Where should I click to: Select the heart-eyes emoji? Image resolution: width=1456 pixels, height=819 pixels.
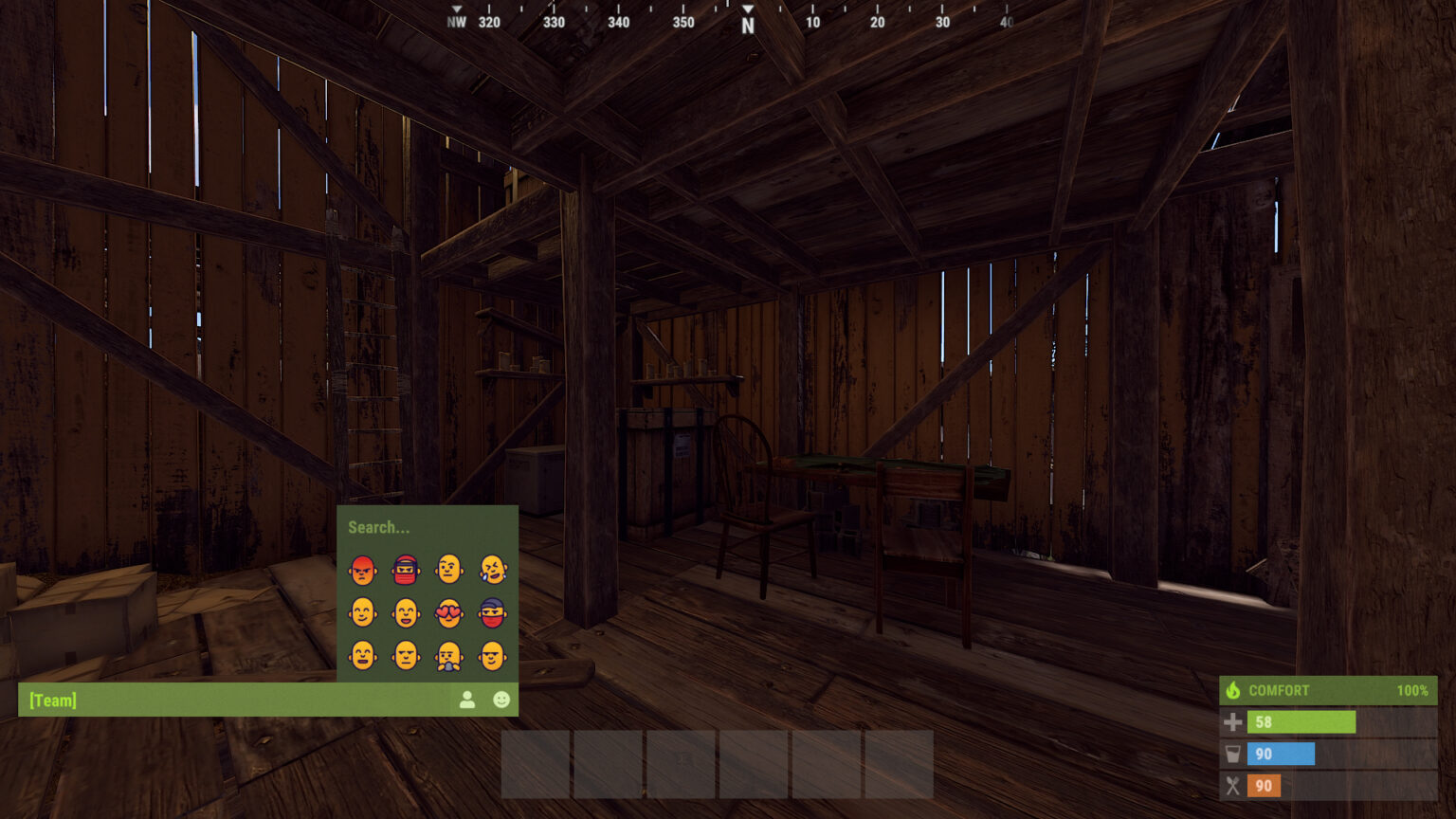(x=449, y=612)
